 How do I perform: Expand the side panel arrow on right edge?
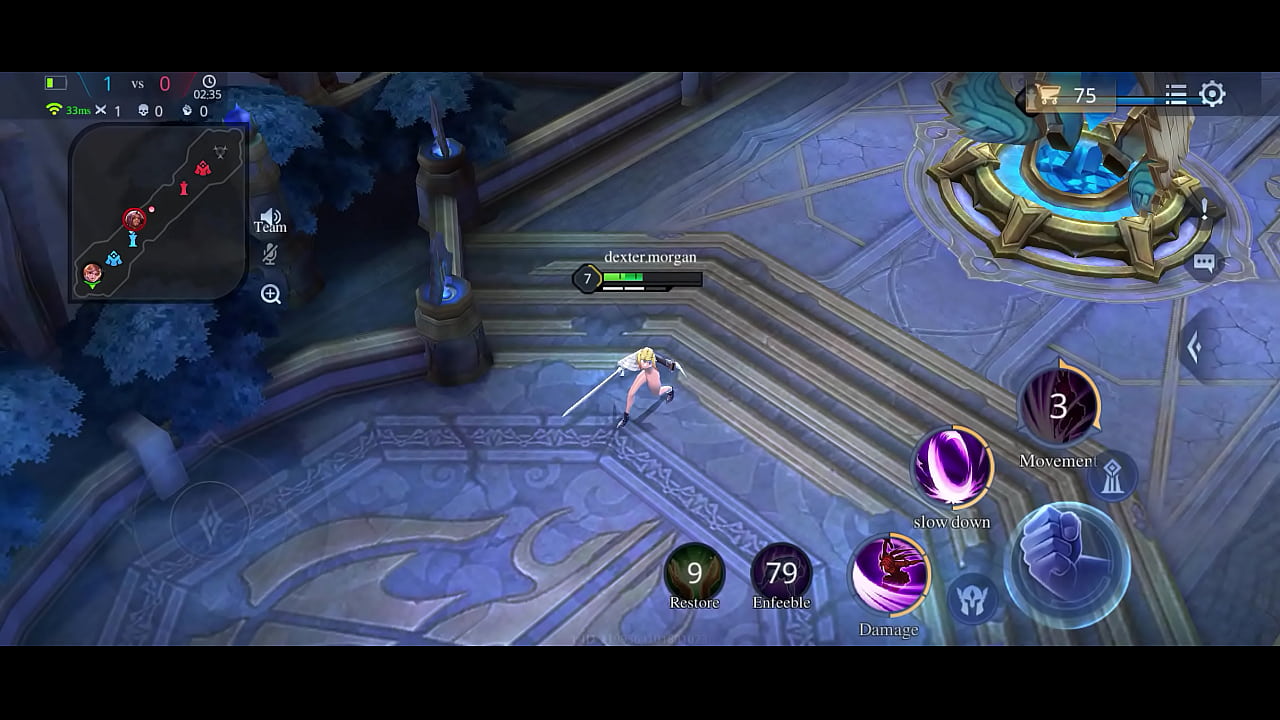tap(1193, 347)
